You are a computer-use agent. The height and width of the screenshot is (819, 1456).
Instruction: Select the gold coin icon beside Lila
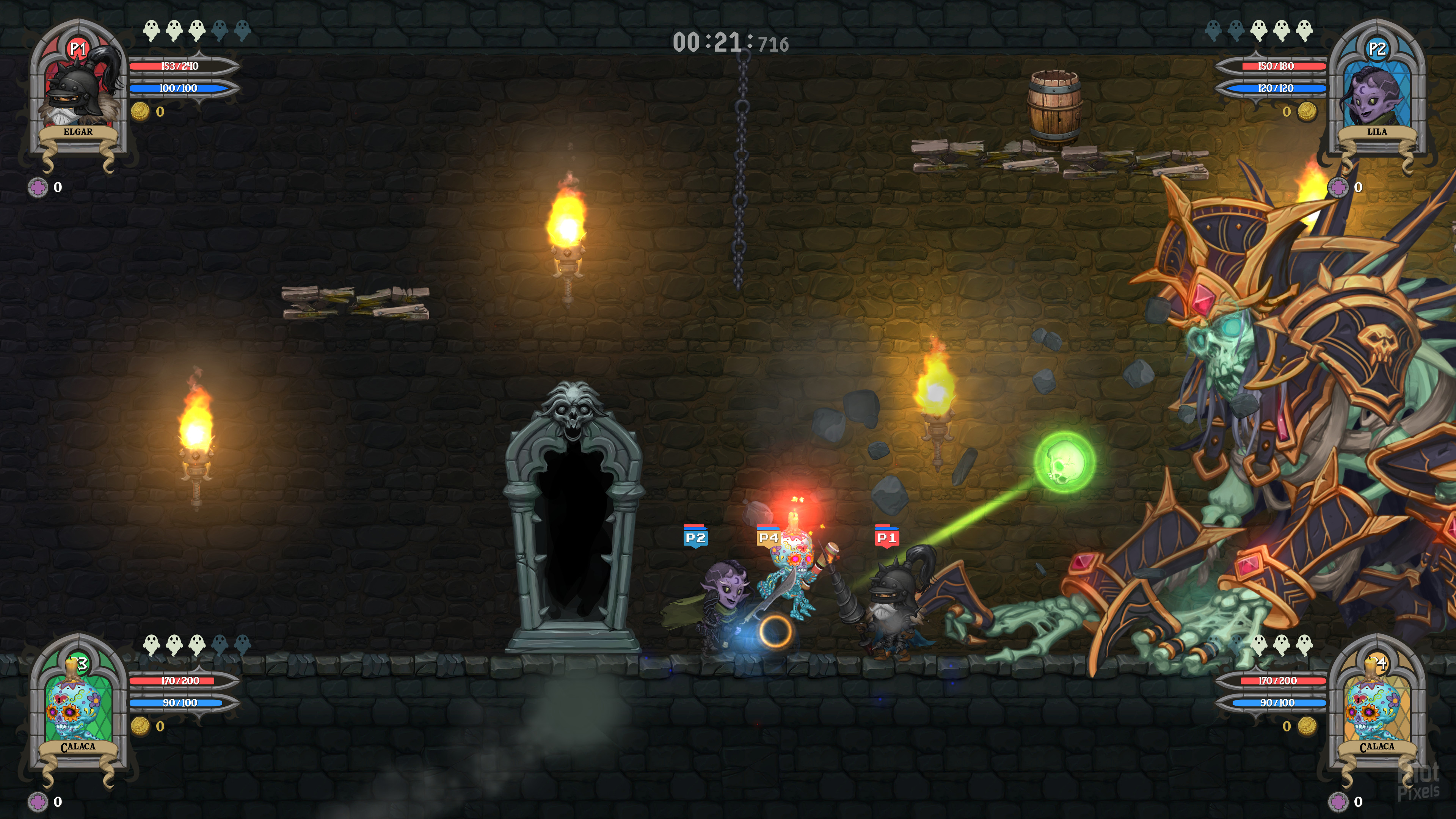1306,111
